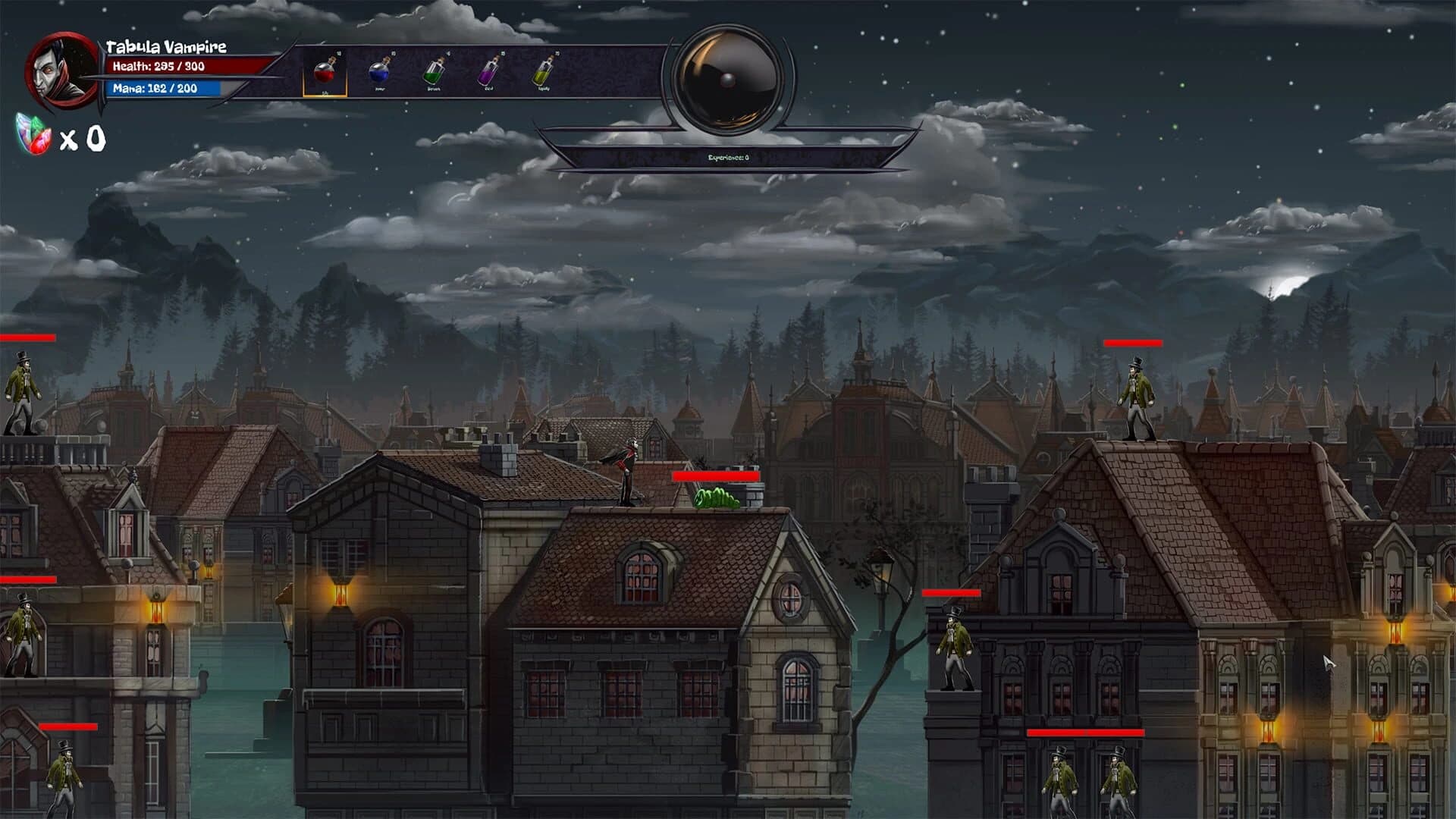
Task: Click the caterpillar's red health bar
Action: point(716,475)
